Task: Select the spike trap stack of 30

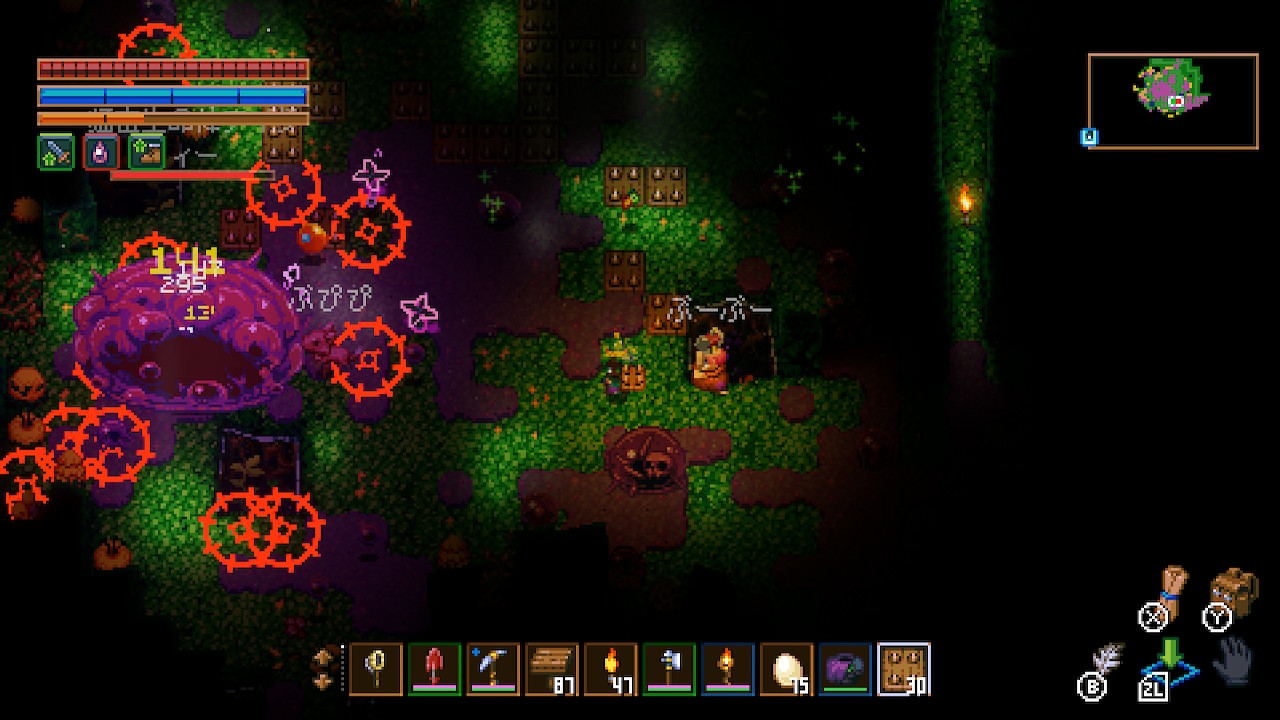Action: (904, 669)
